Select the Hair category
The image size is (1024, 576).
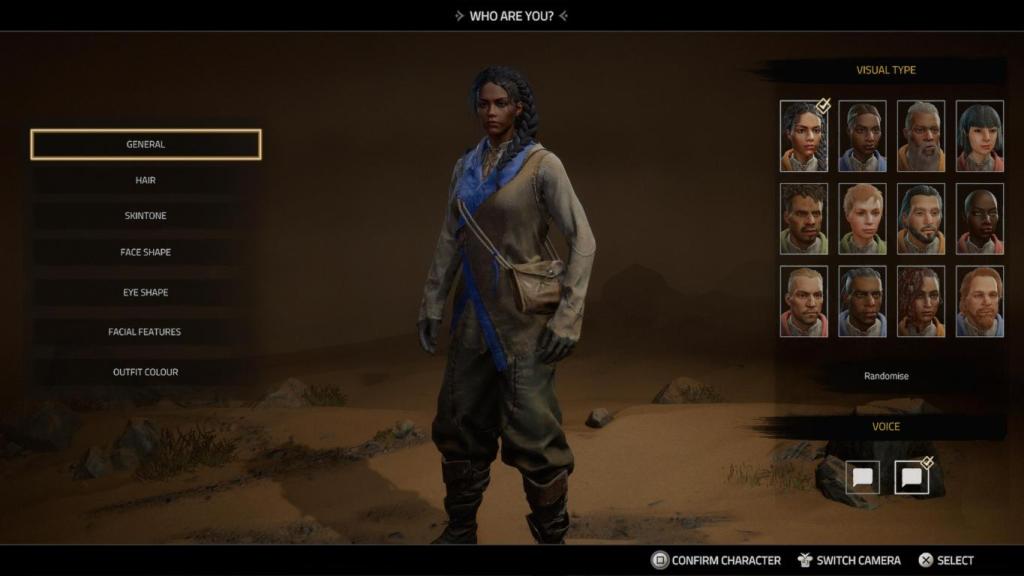coord(146,180)
